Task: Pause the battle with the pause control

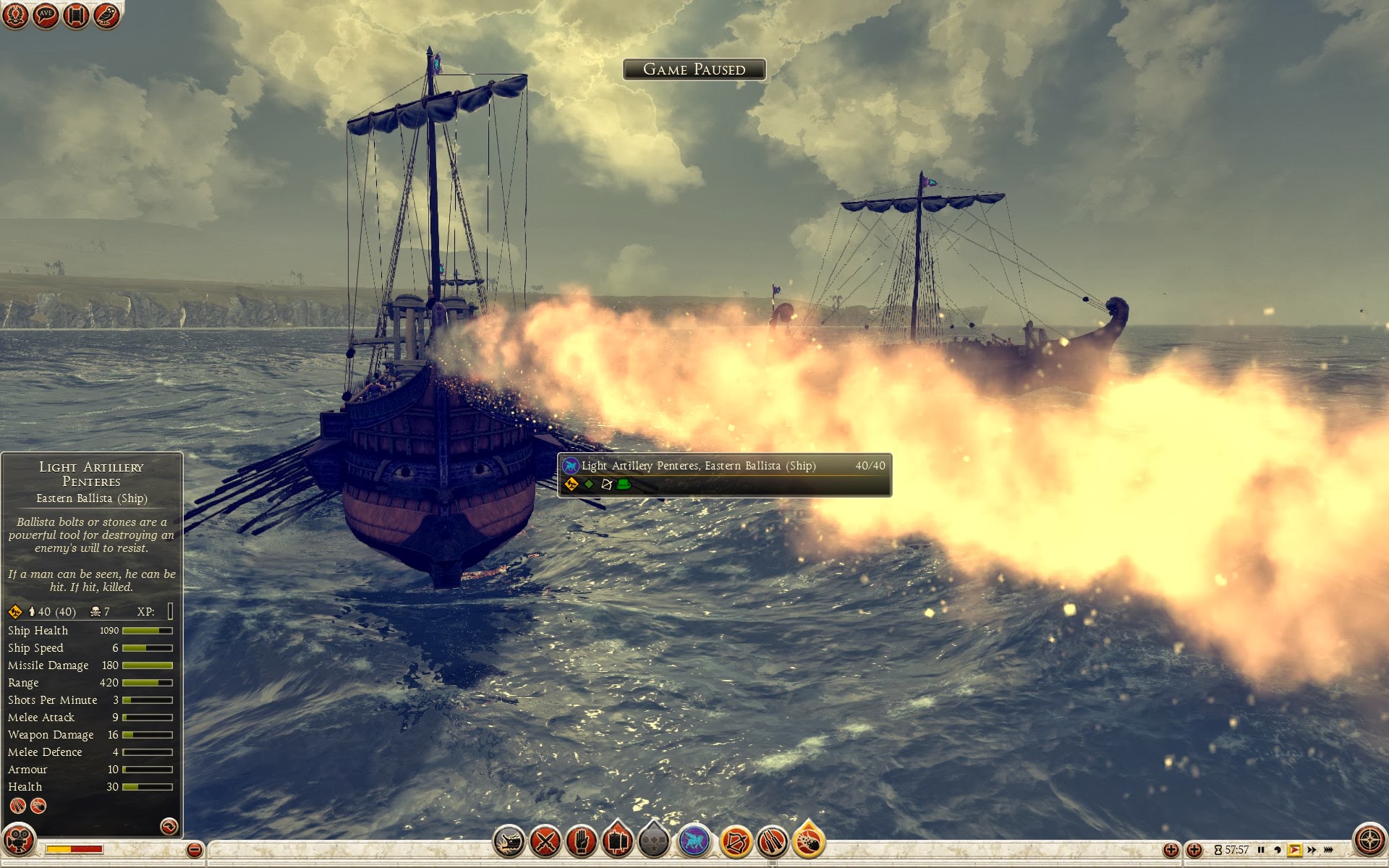Action: pos(1261,850)
